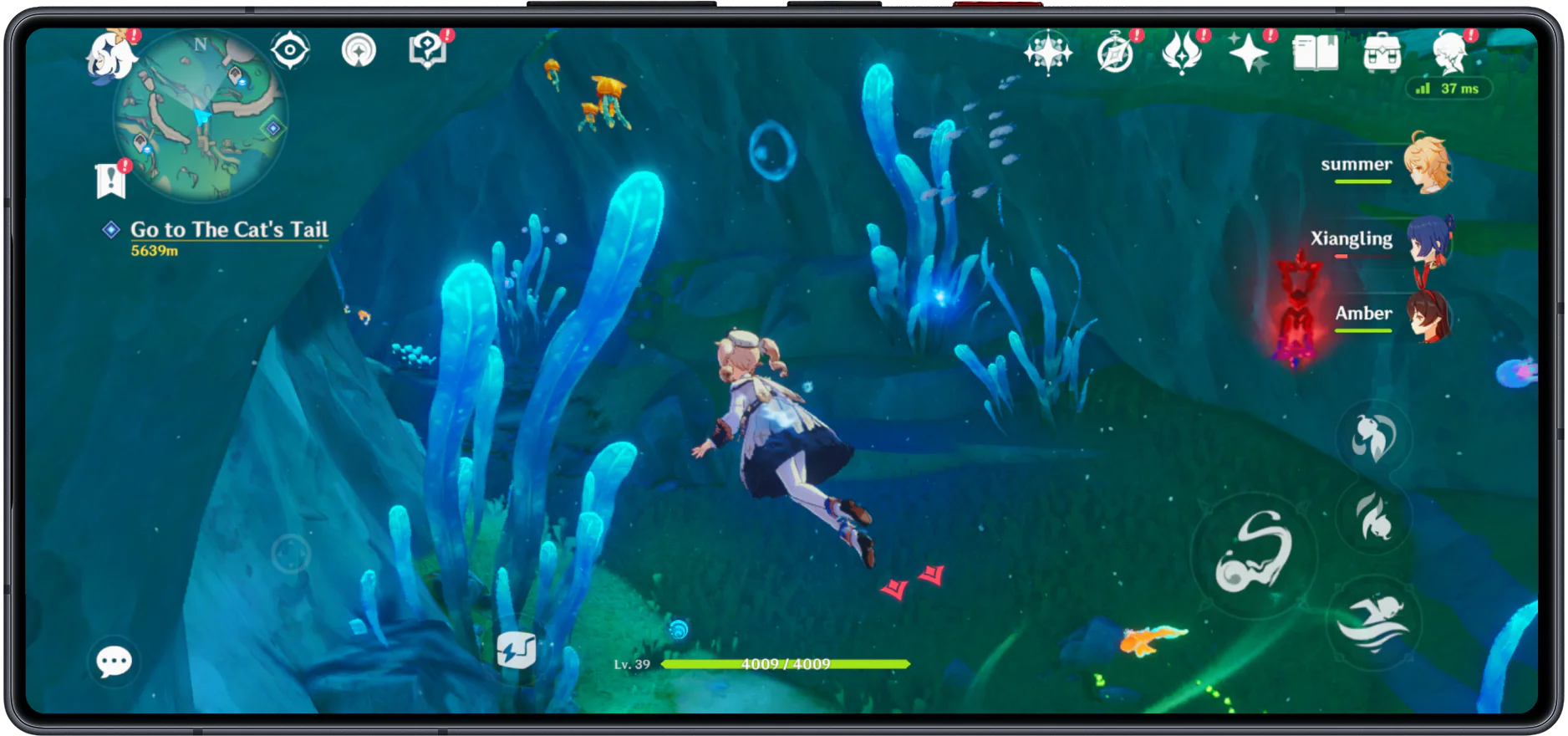Open the Paimon main menu
The image size is (1568, 736).
coord(109,55)
